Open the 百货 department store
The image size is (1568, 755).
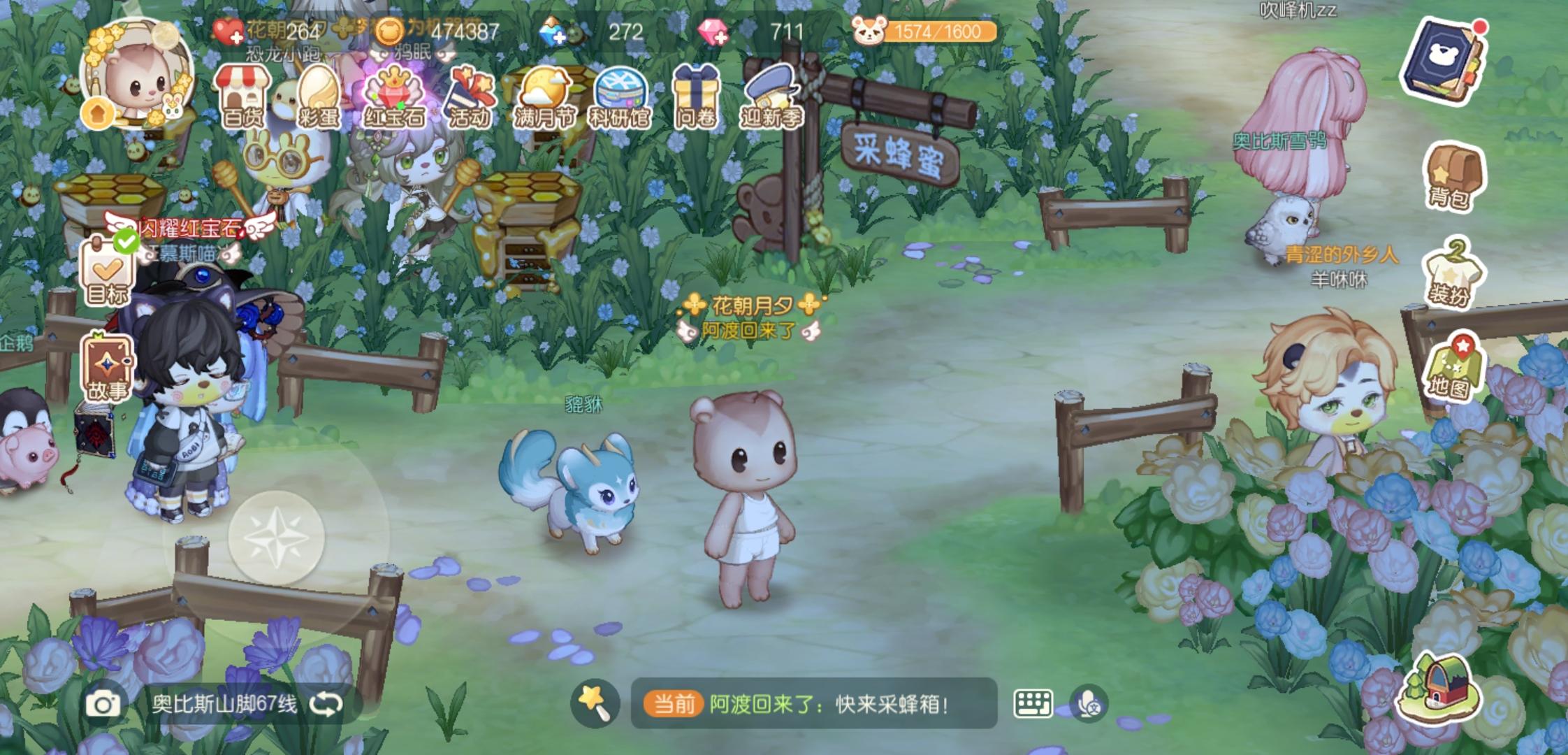coord(243,94)
